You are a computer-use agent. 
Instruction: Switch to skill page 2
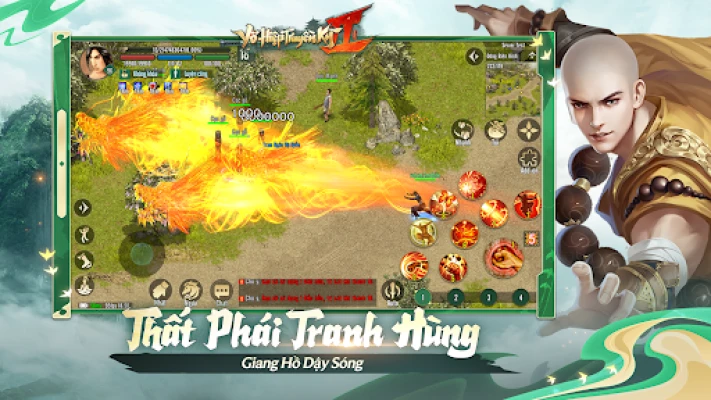coord(455,296)
